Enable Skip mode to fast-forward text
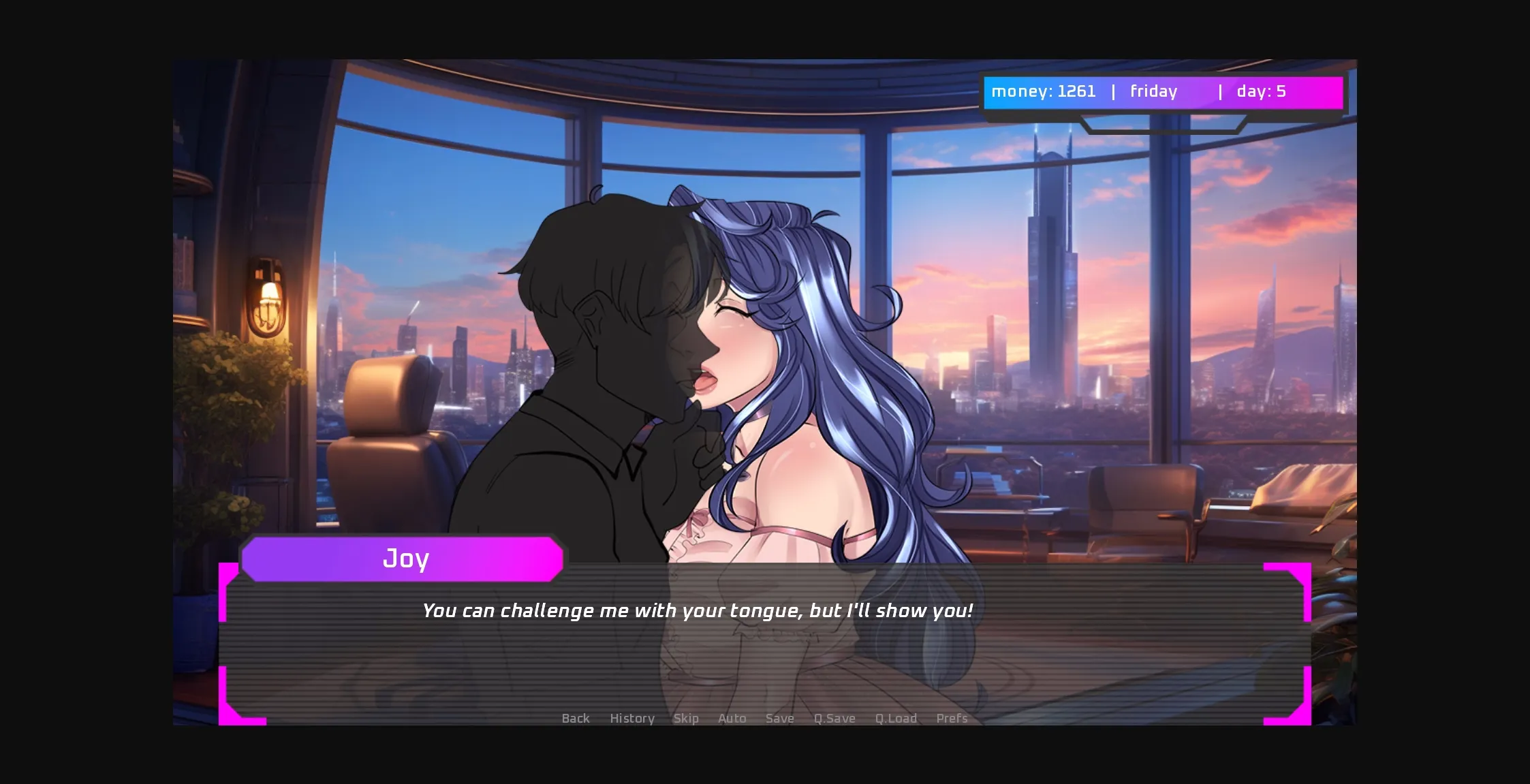Viewport: 1530px width, 784px height. 686,719
